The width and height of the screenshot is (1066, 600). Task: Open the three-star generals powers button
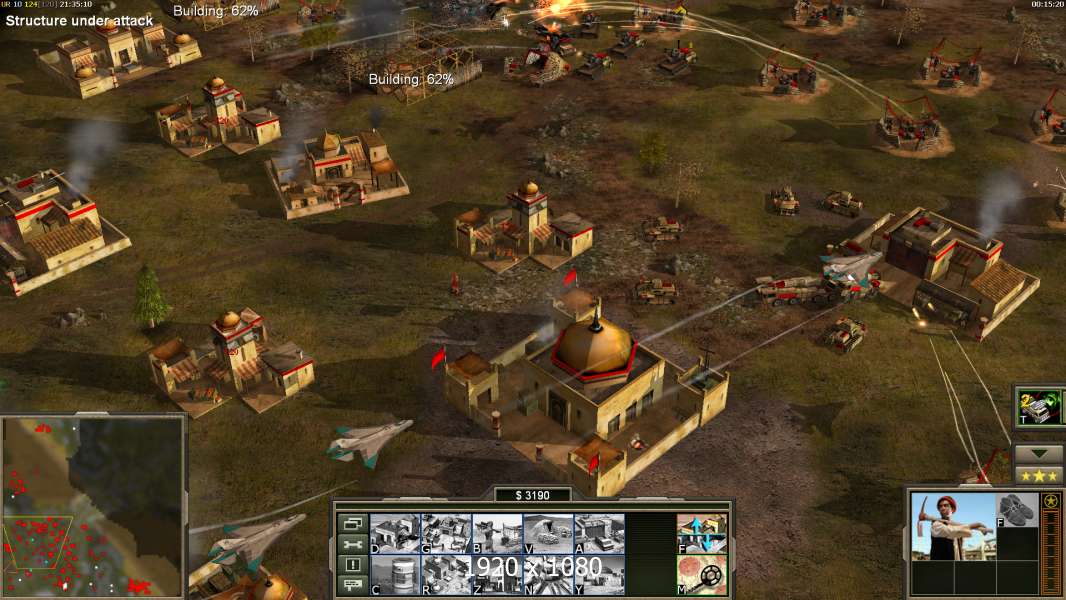point(1039,476)
